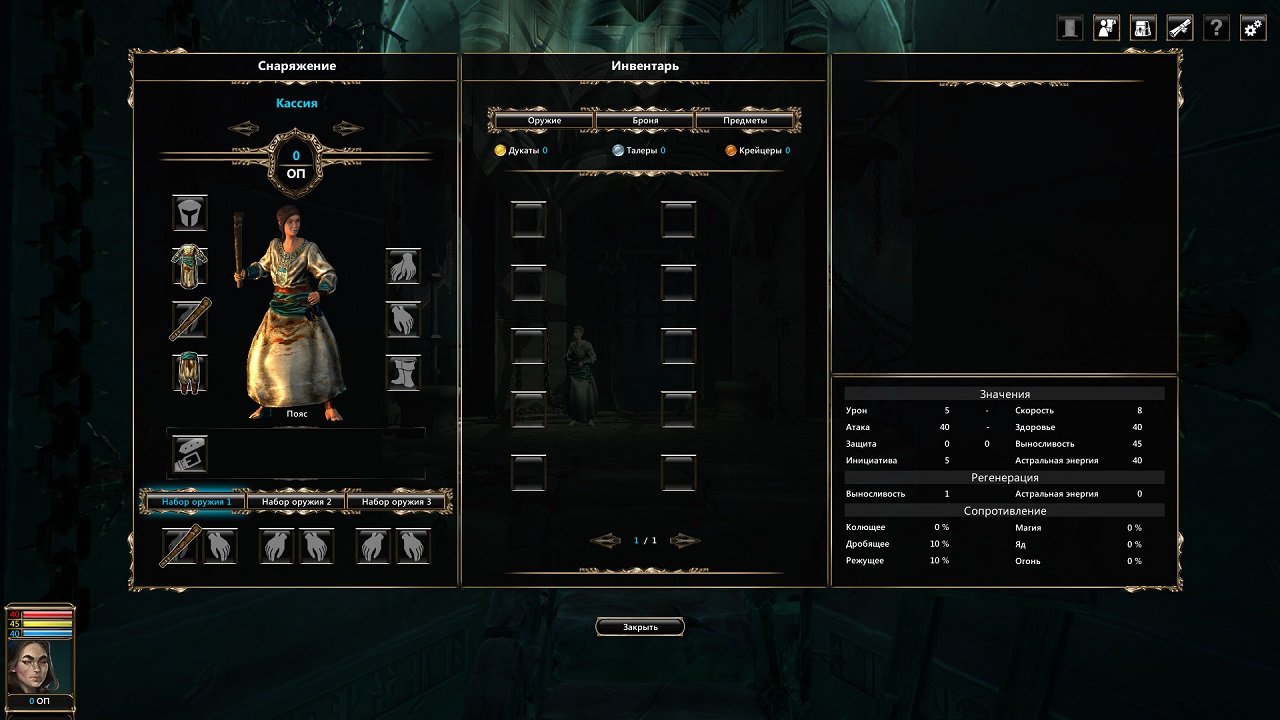Switch to the Броня tab
This screenshot has height=720, width=1280.
point(643,119)
